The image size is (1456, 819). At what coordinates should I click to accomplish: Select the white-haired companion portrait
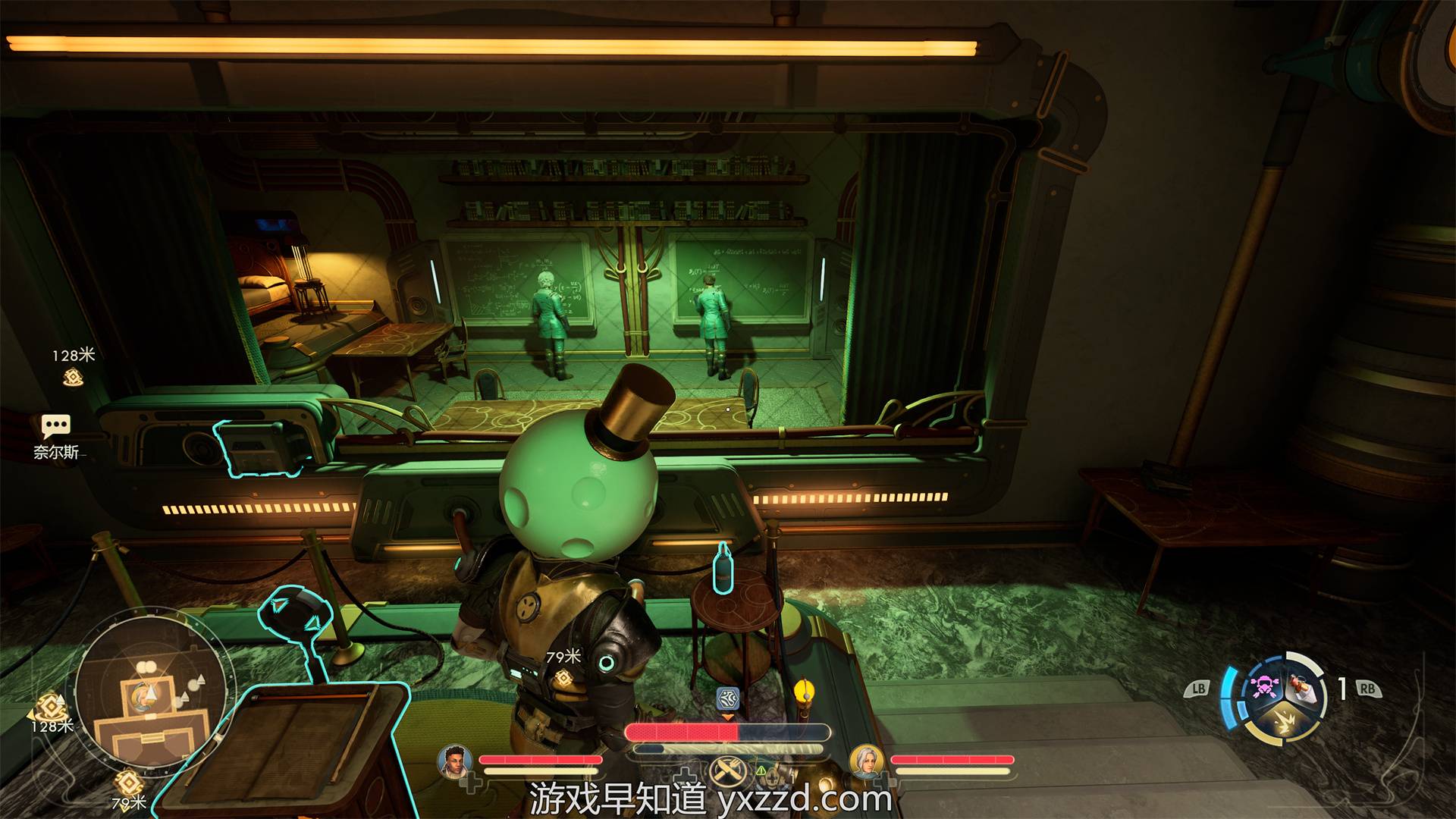[x=866, y=761]
